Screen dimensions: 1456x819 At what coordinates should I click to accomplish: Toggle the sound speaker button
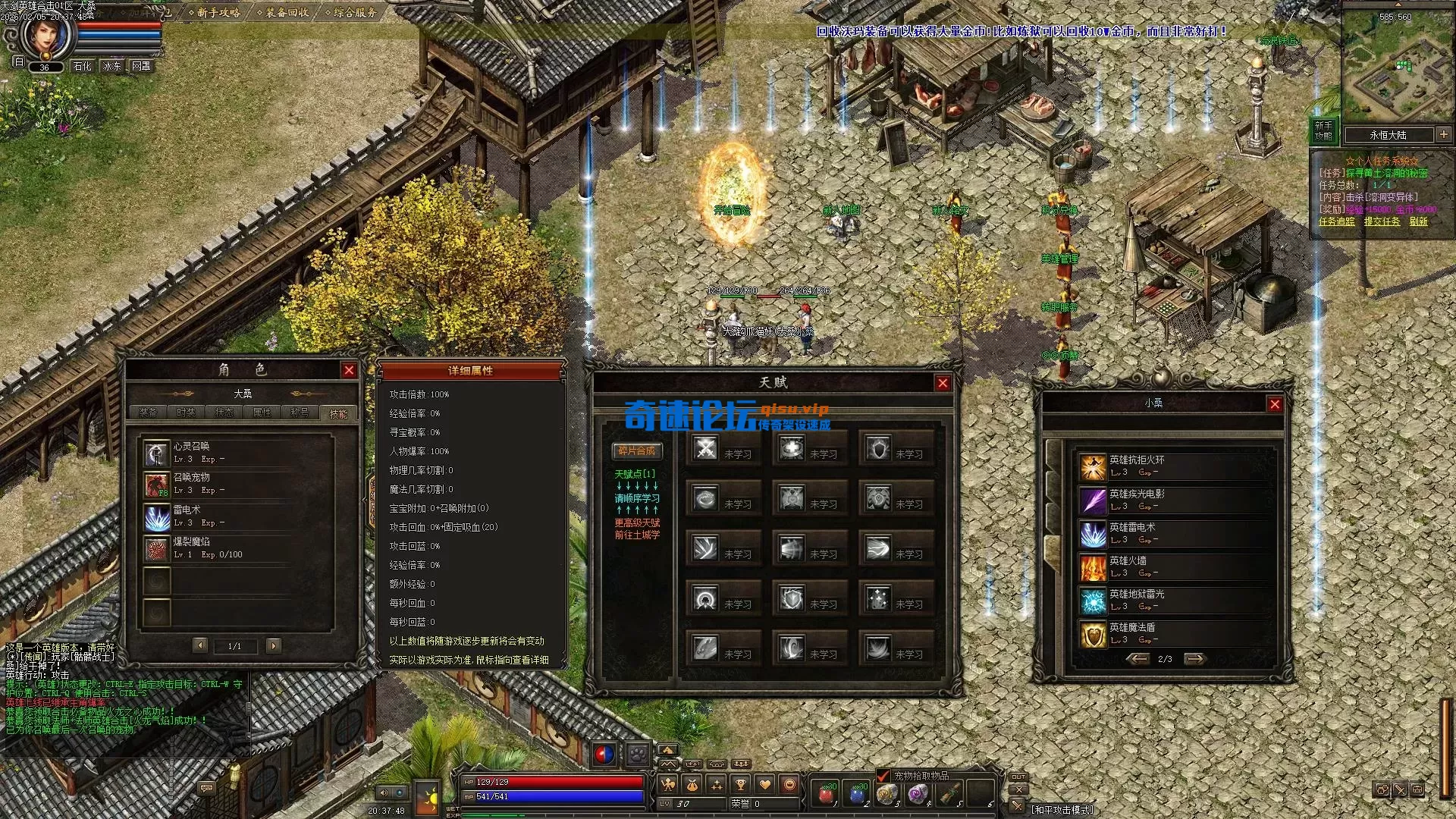coord(384,792)
